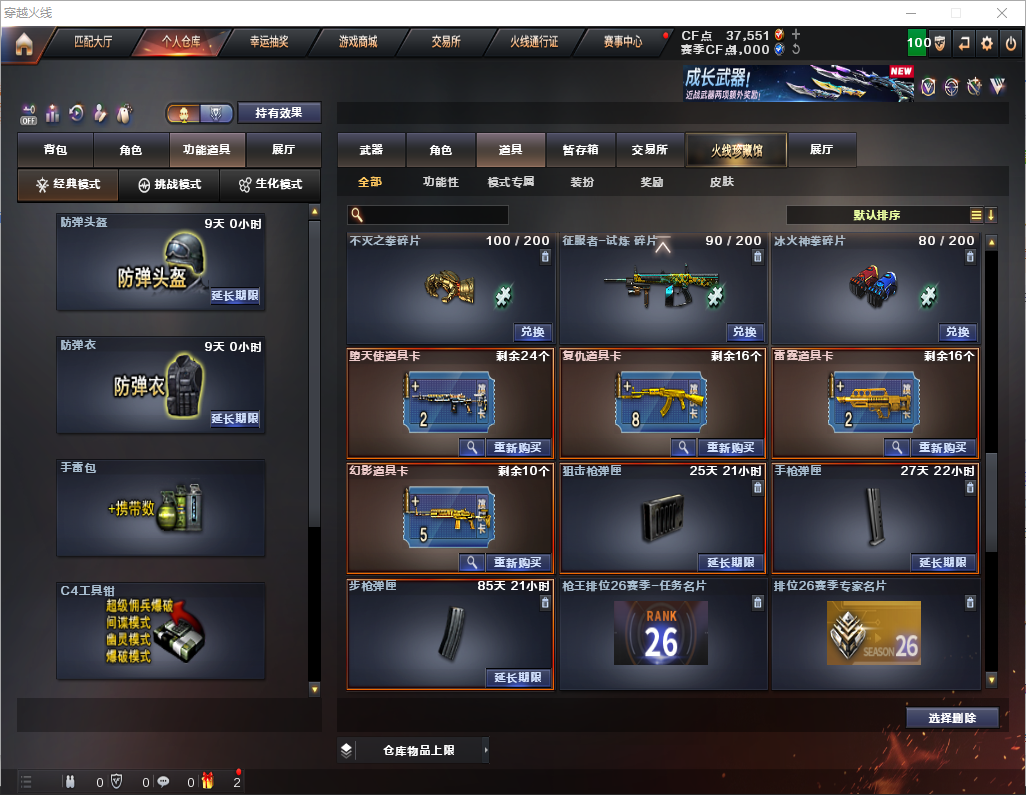Viewport: 1026px width, 795px height.
Task: Open the 匹配大厅 lobby tab
Action: 93,42
